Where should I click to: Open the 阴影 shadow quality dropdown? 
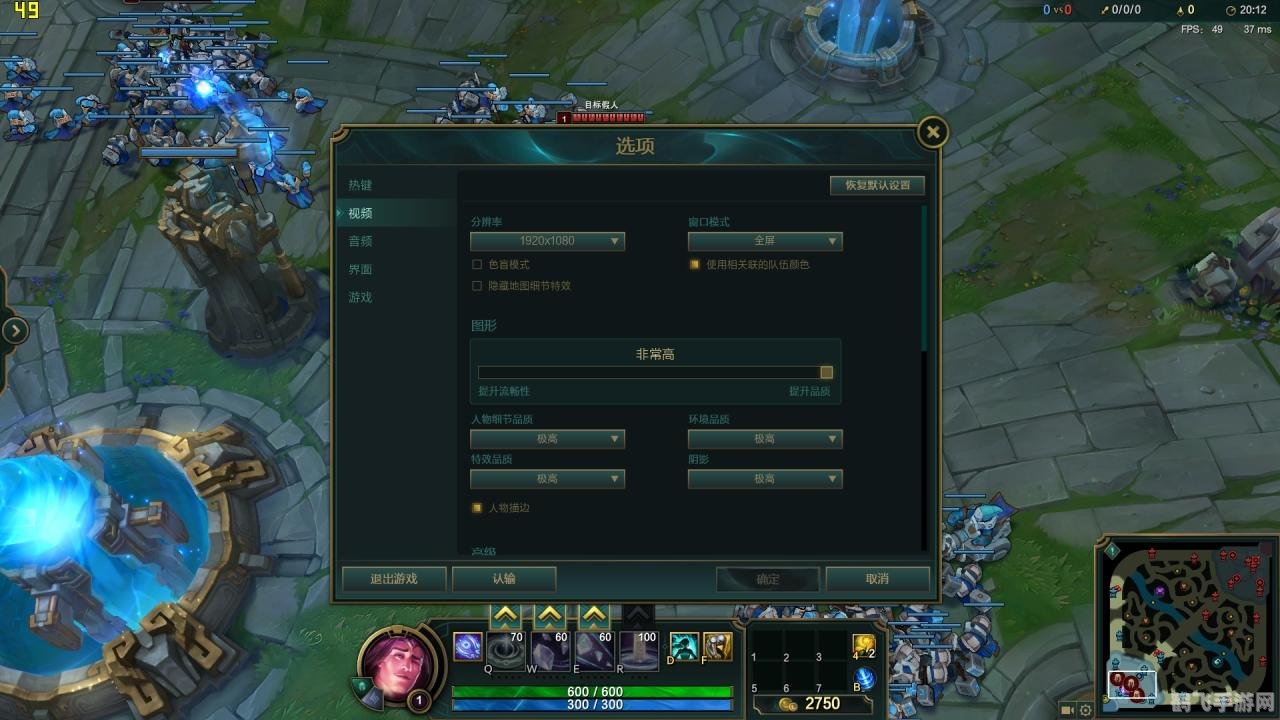[x=764, y=479]
